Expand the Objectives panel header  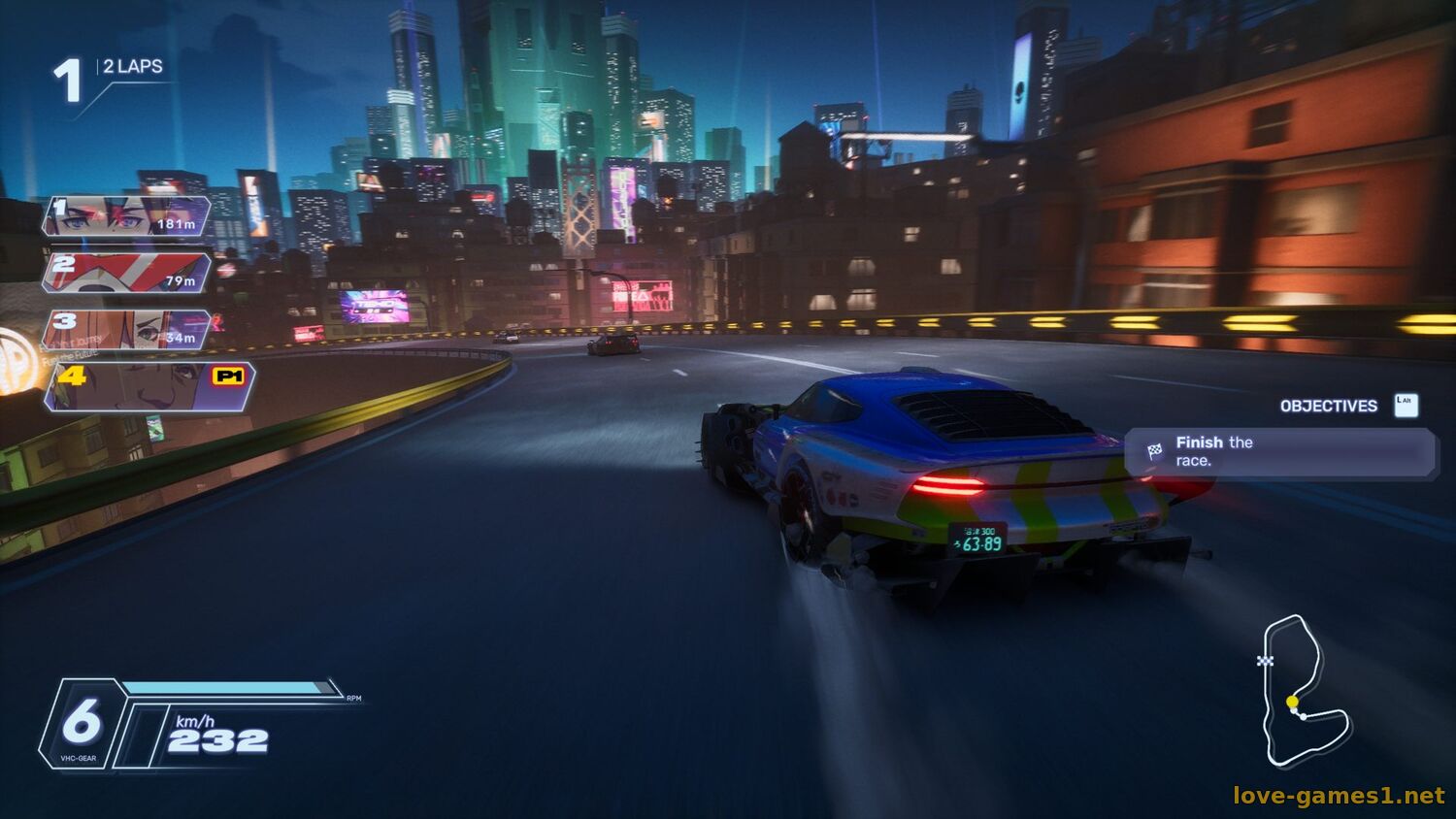[1328, 406]
